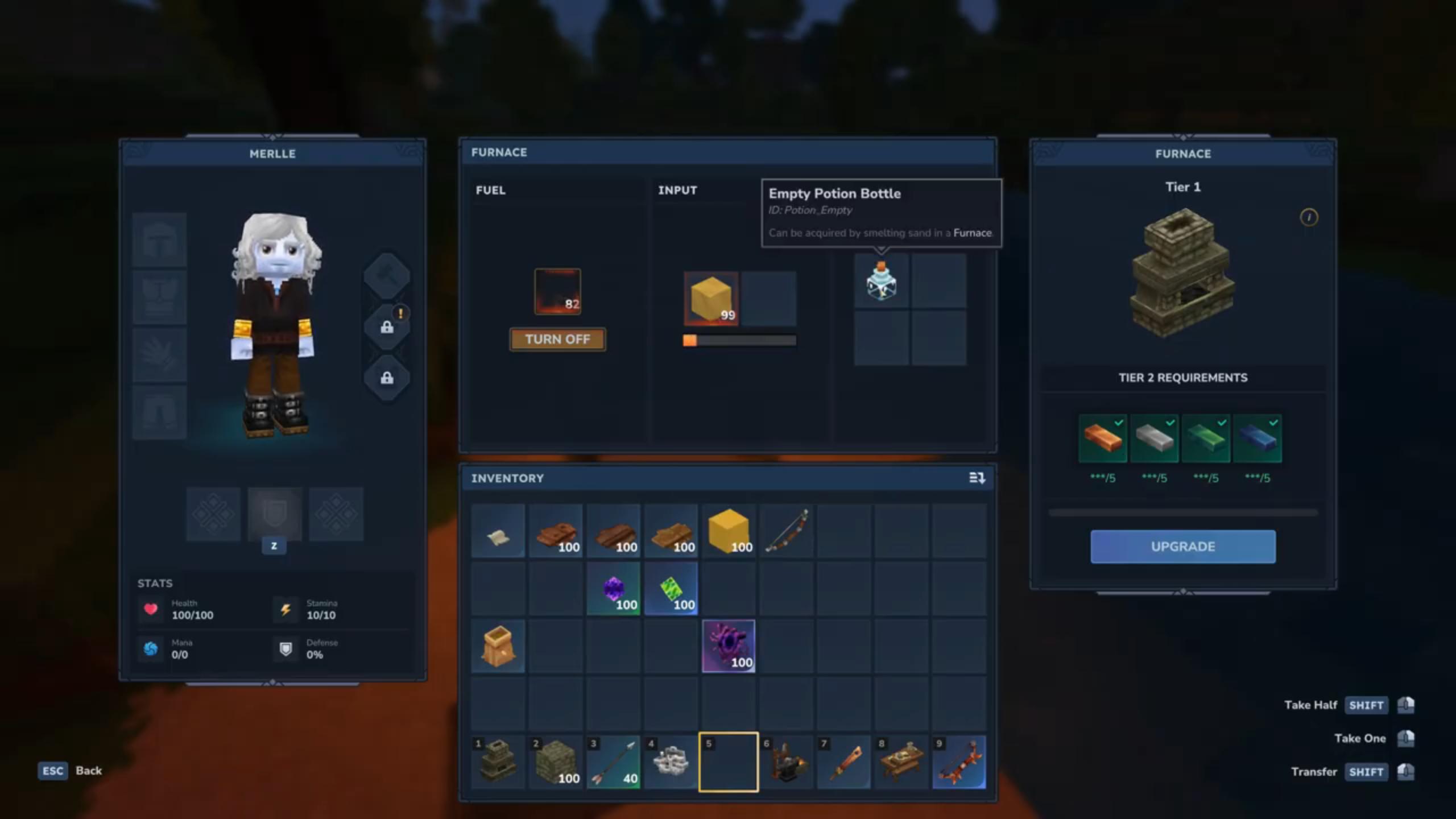The width and height of the screenshot is (1456, 819).
Task: Click TURN OFF to stop the furnace
Action: 557,340
